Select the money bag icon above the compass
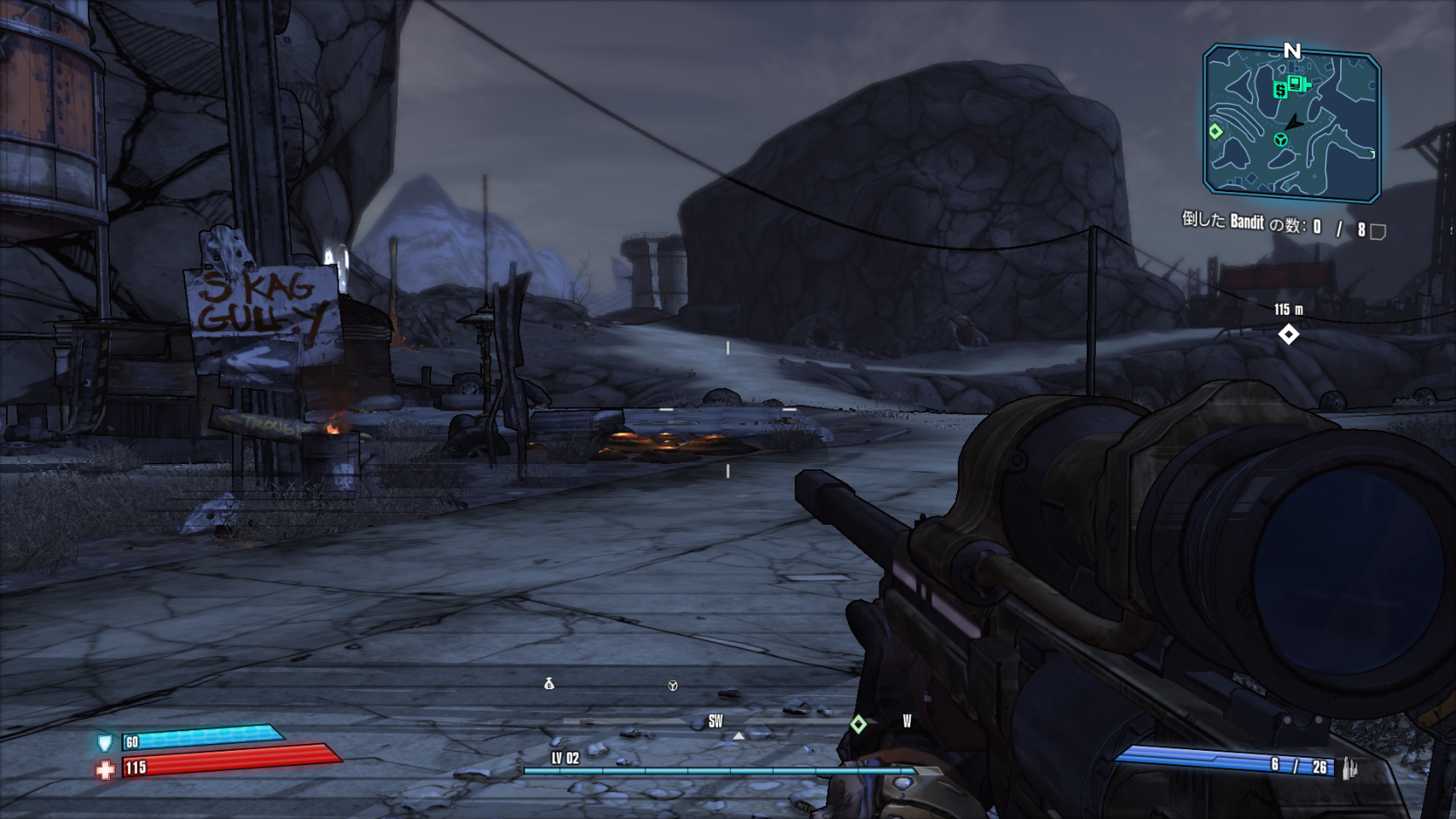This screenshot has width=1456, height=819. click(549, 683)
